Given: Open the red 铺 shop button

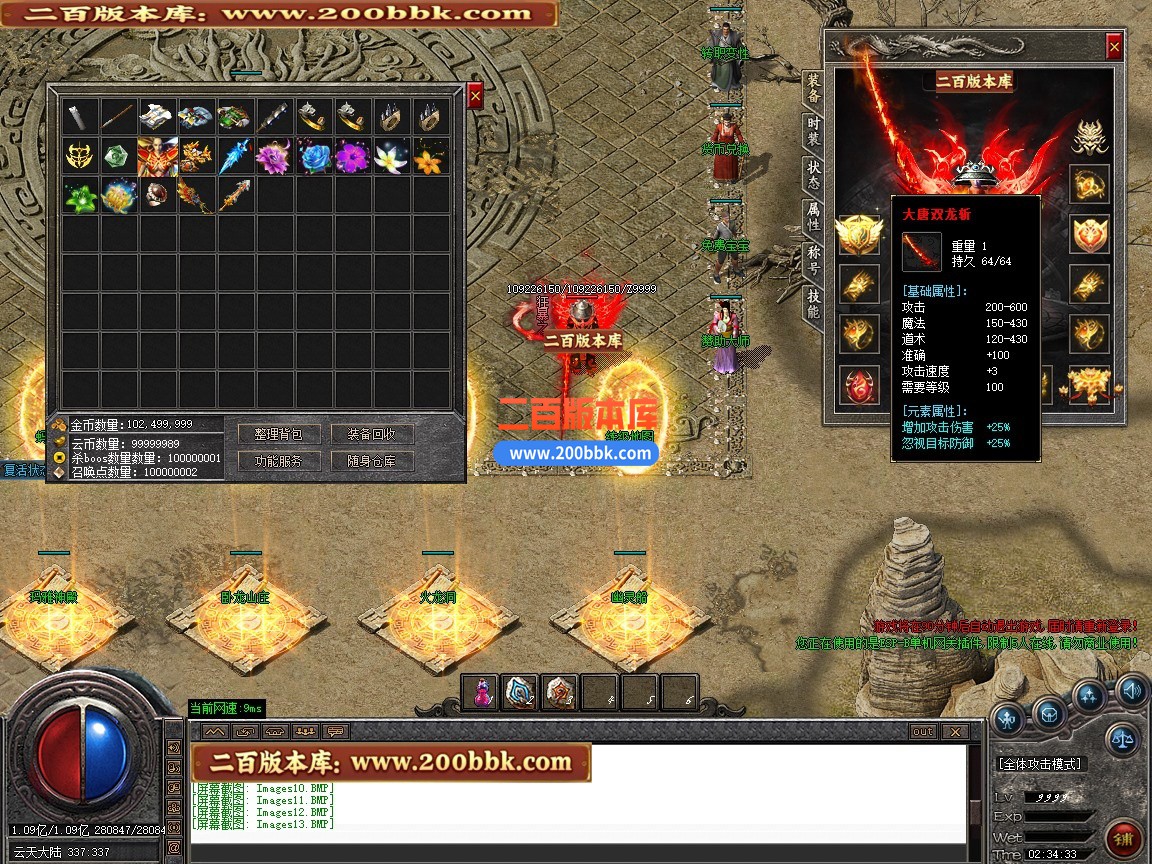Looking at the screenshot, I should [1124, 838].
